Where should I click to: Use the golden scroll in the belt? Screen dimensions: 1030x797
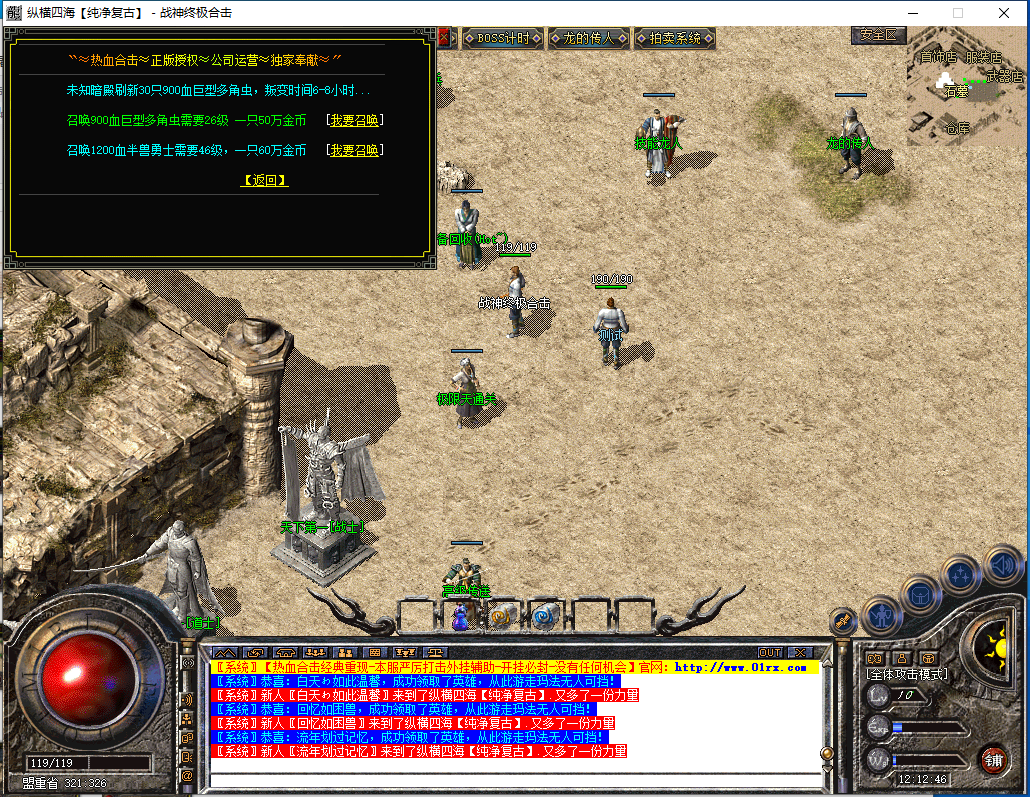501,617
